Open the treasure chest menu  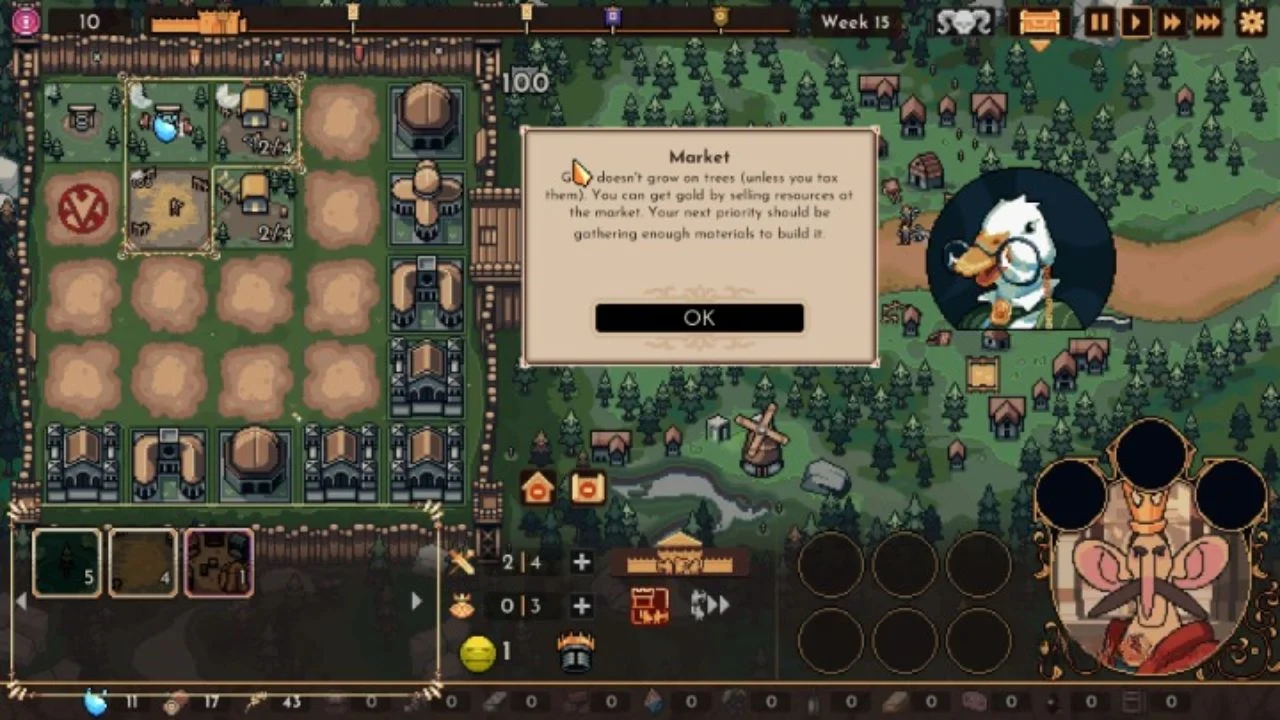(1039, 22)
